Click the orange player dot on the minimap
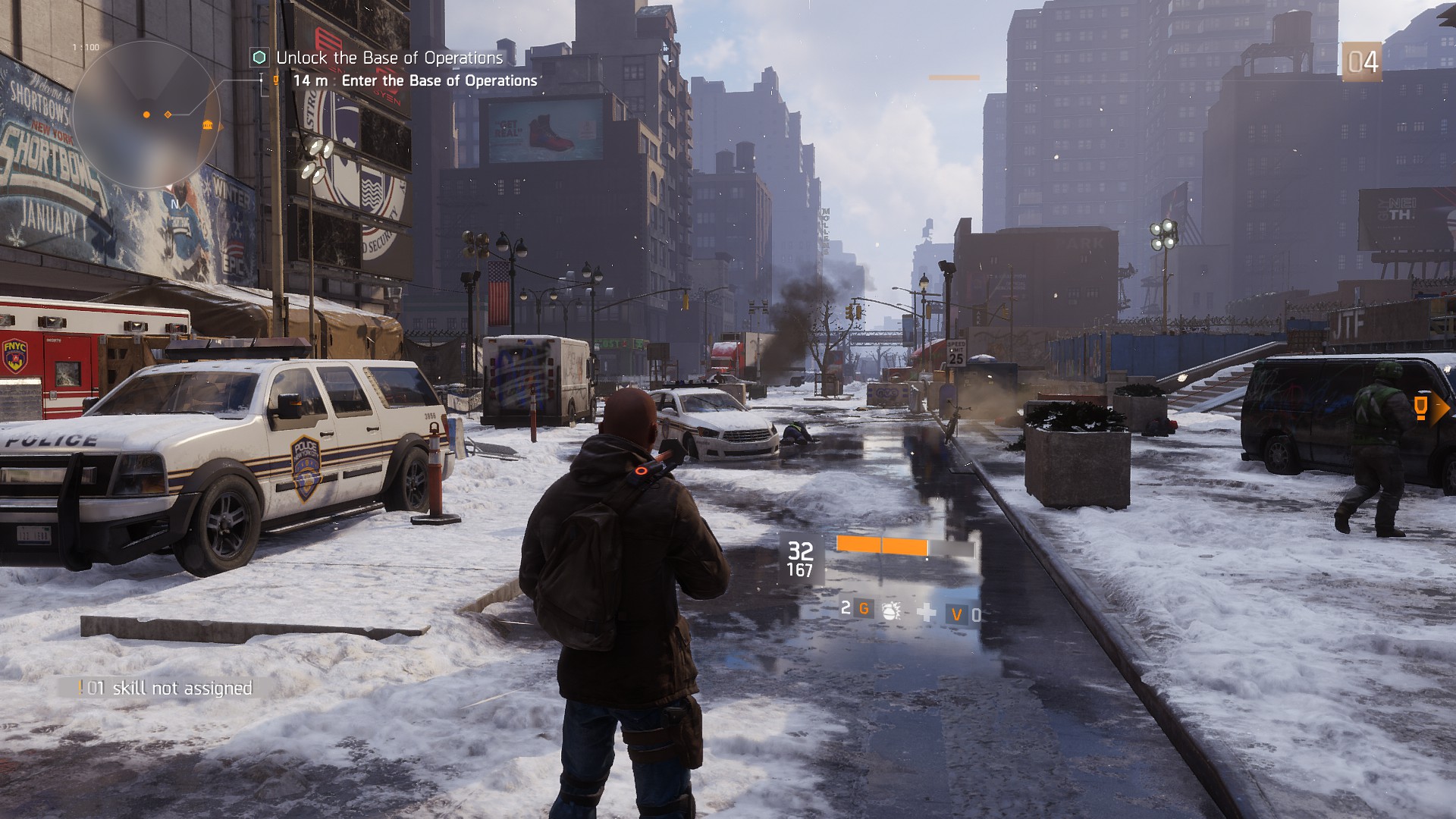Screen dimensions: 1456x819 (x=146, y=115)
